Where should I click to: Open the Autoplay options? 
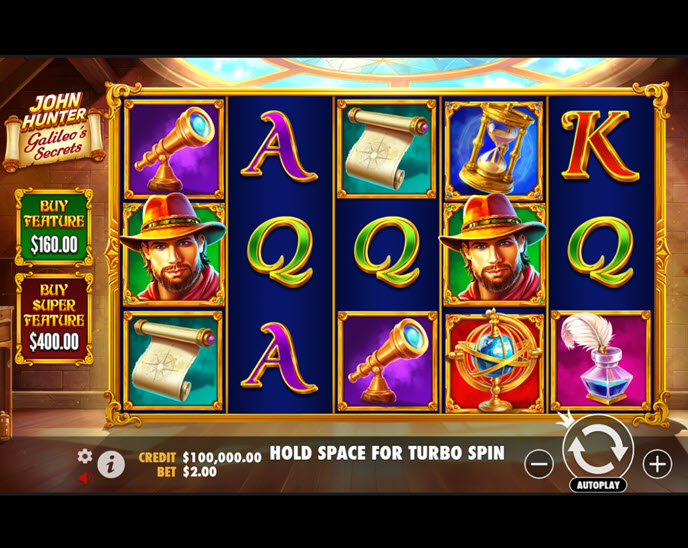tap(598, 485)
